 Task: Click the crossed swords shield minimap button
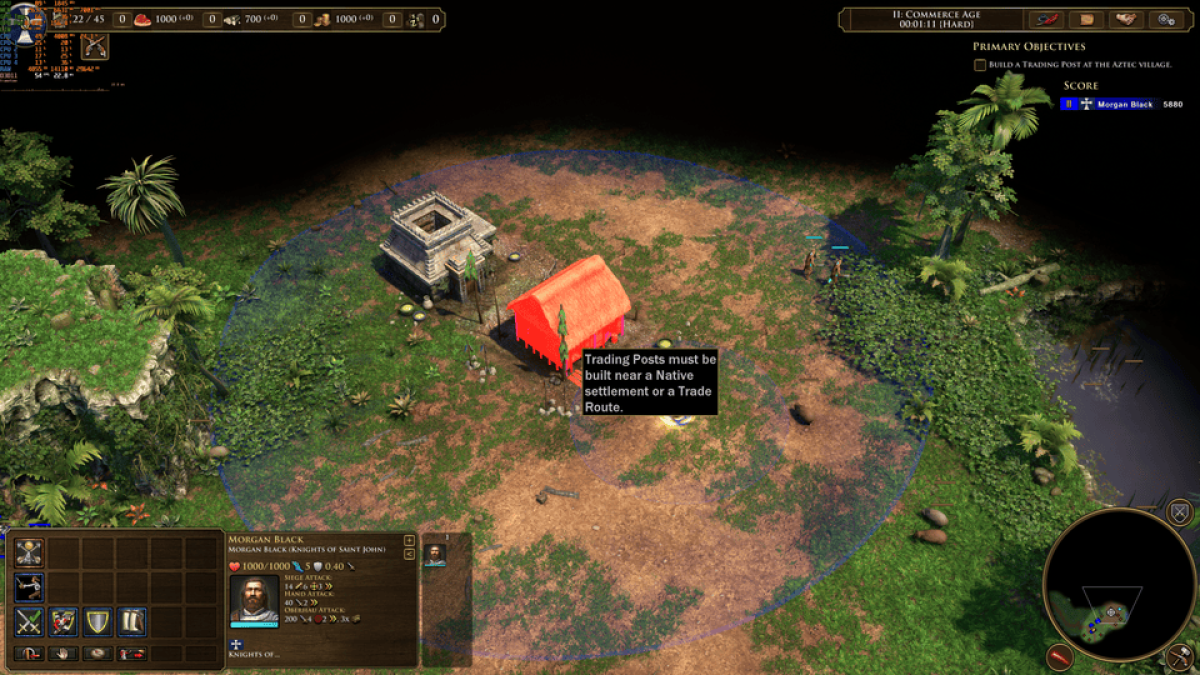point(1180,514)
